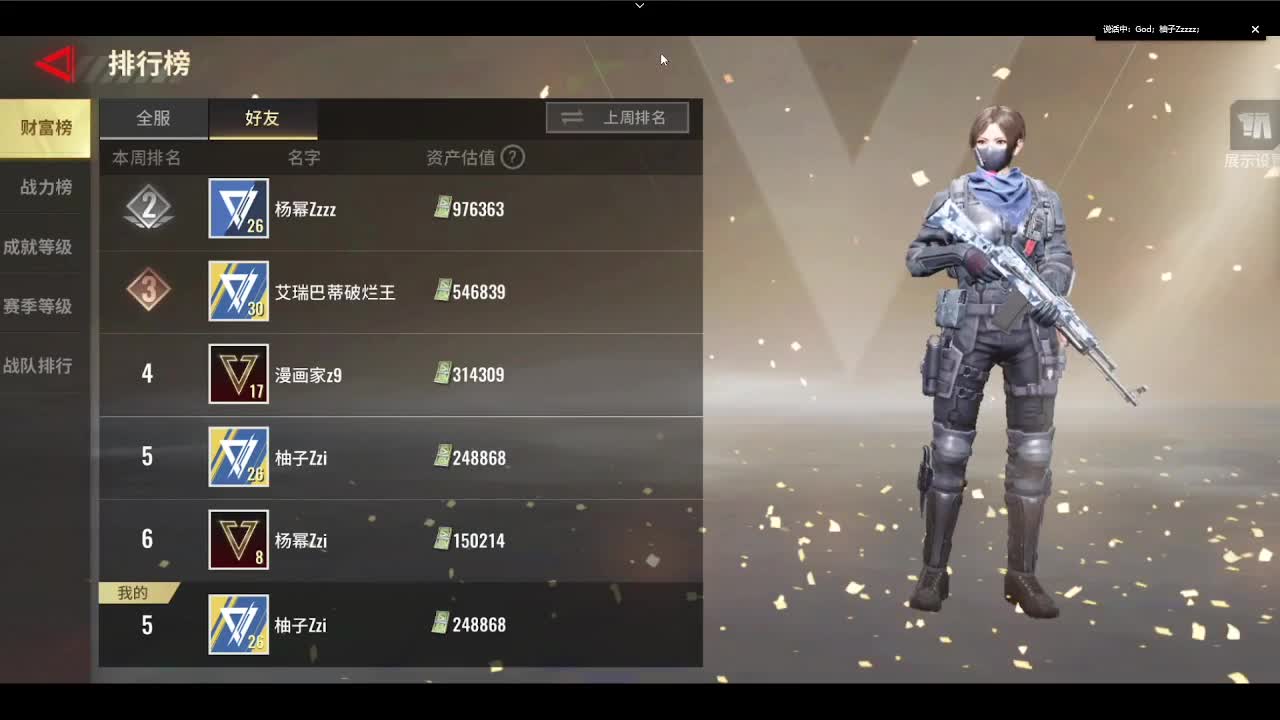Viewport: 1280px width, 720px height.
Task: Click 杨幂Zzzz's level 26 avatar badge
Action: (238, 209)
